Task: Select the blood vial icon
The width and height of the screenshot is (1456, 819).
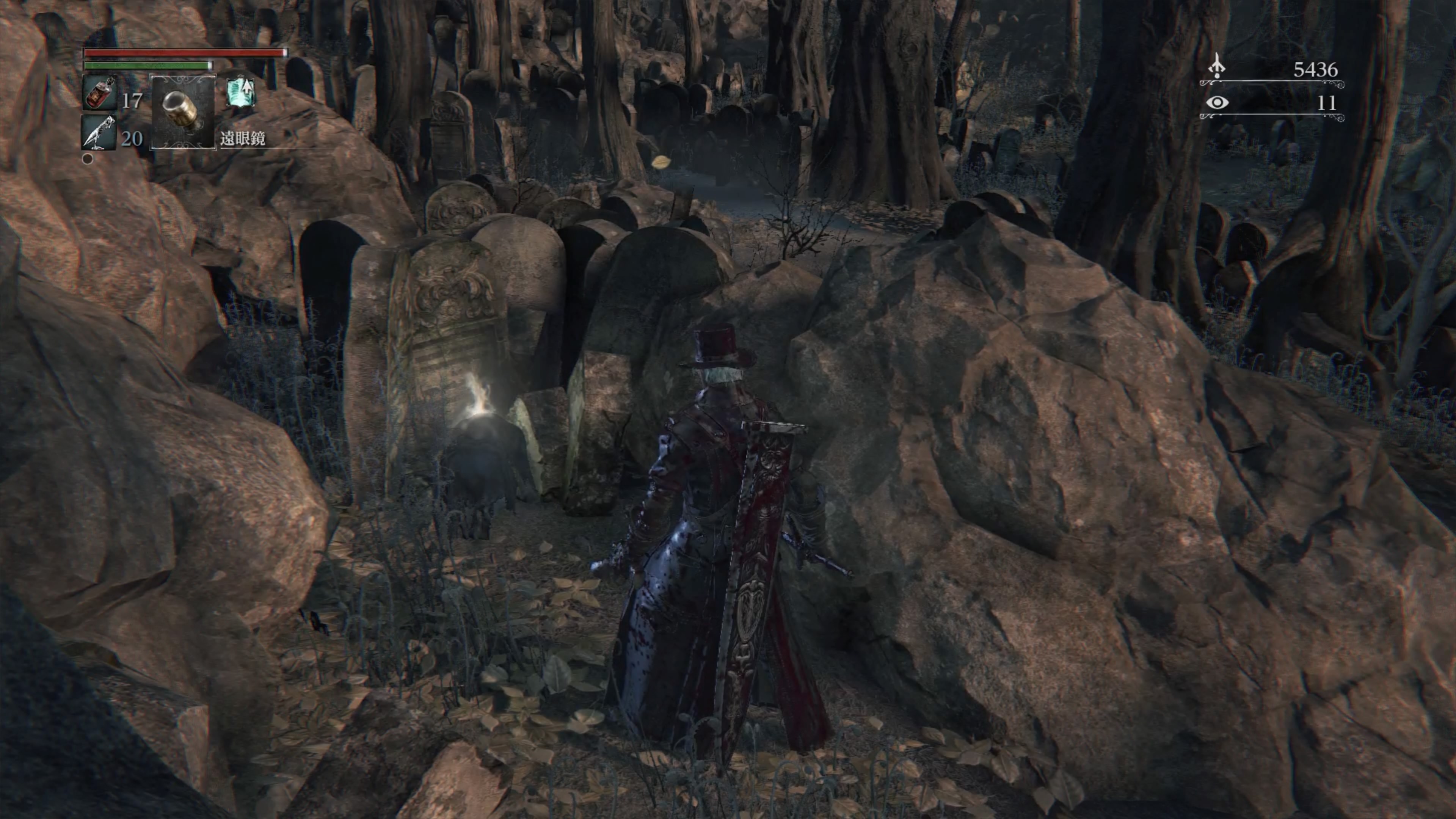Action: [99, 93]
